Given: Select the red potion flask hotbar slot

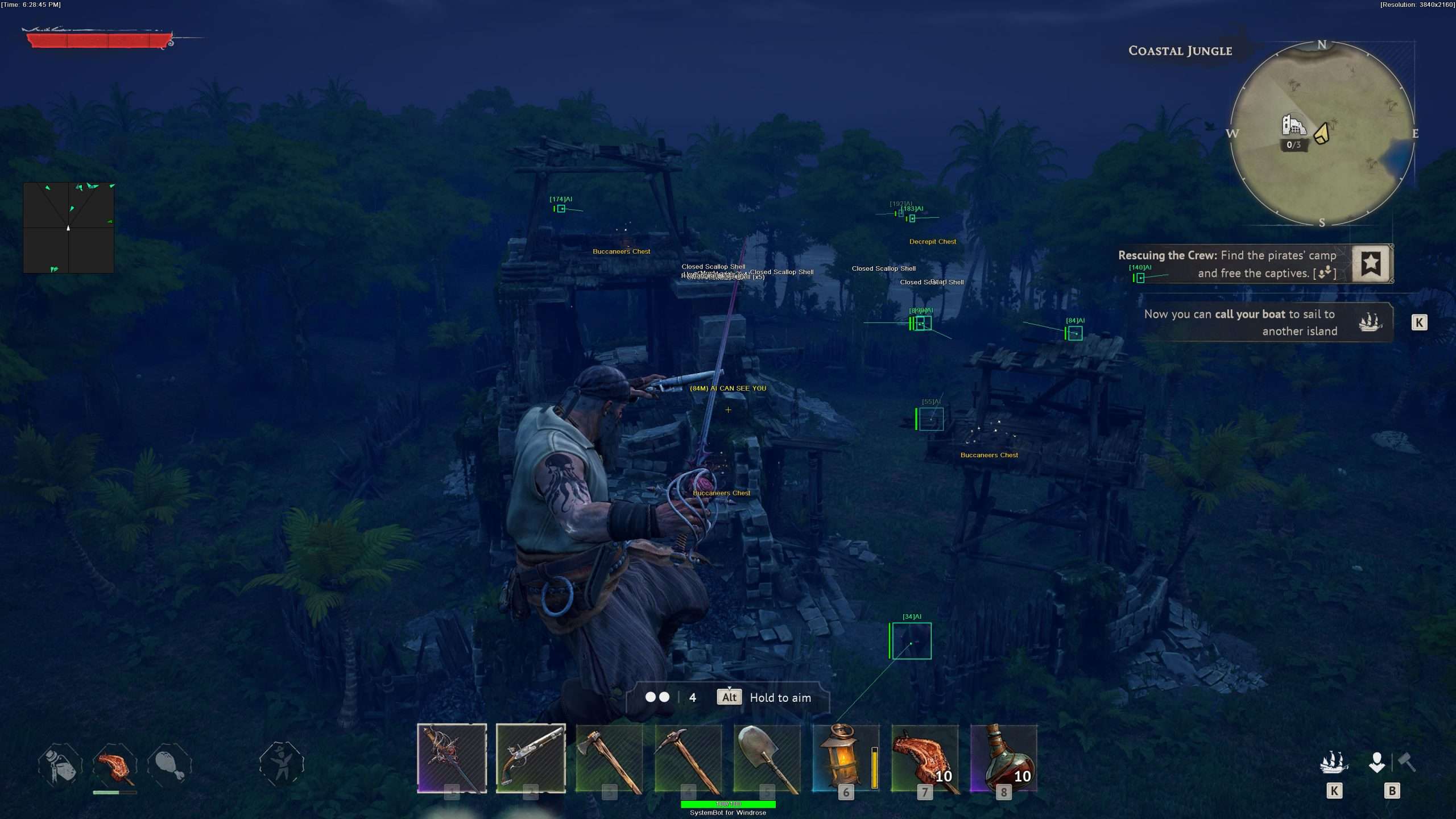Looking at the screenshot, I should click(1004, 758).
